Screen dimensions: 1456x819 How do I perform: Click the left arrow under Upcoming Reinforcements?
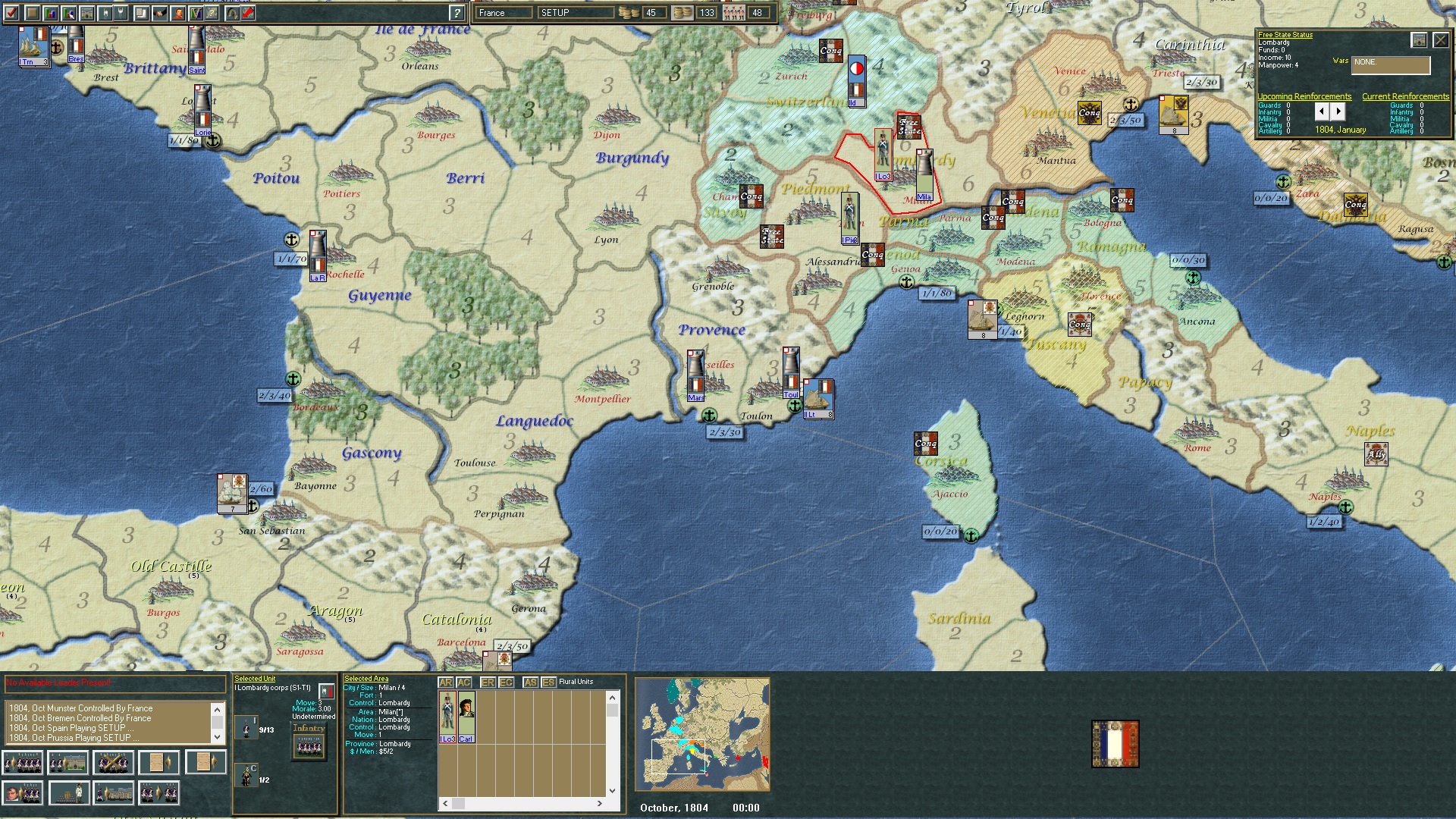tap(1322, 111)
